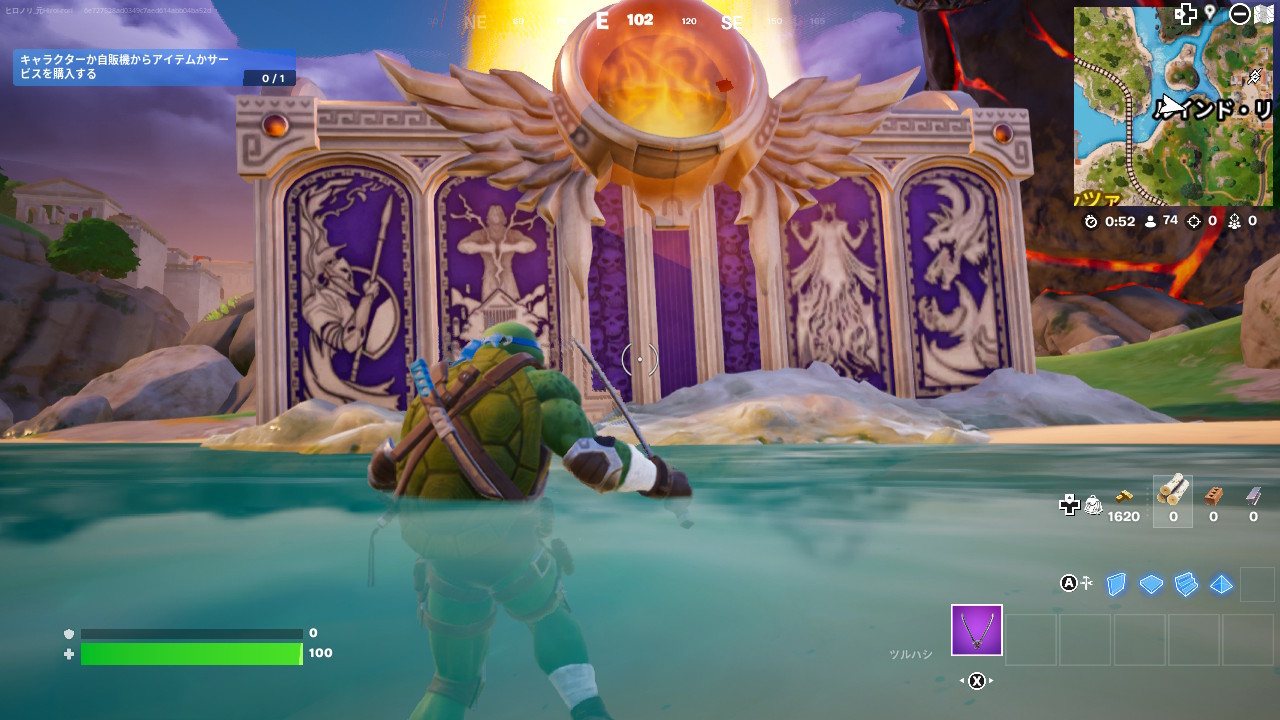Open the blue quest tracker banner
The image size is (1280, 720).
pyautogui.click(x=154, y=67)
